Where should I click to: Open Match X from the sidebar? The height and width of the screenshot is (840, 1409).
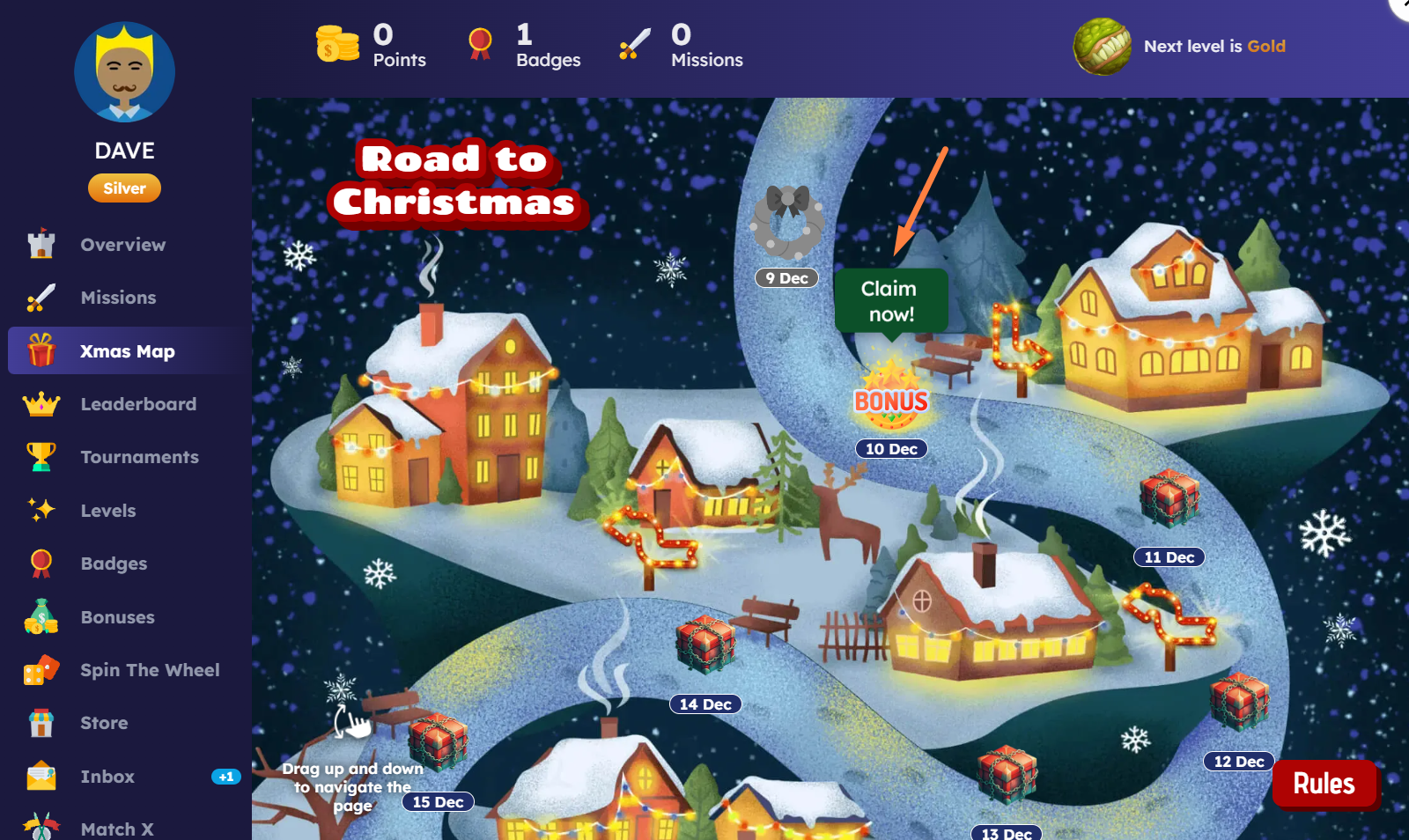(x=116, y=829)
